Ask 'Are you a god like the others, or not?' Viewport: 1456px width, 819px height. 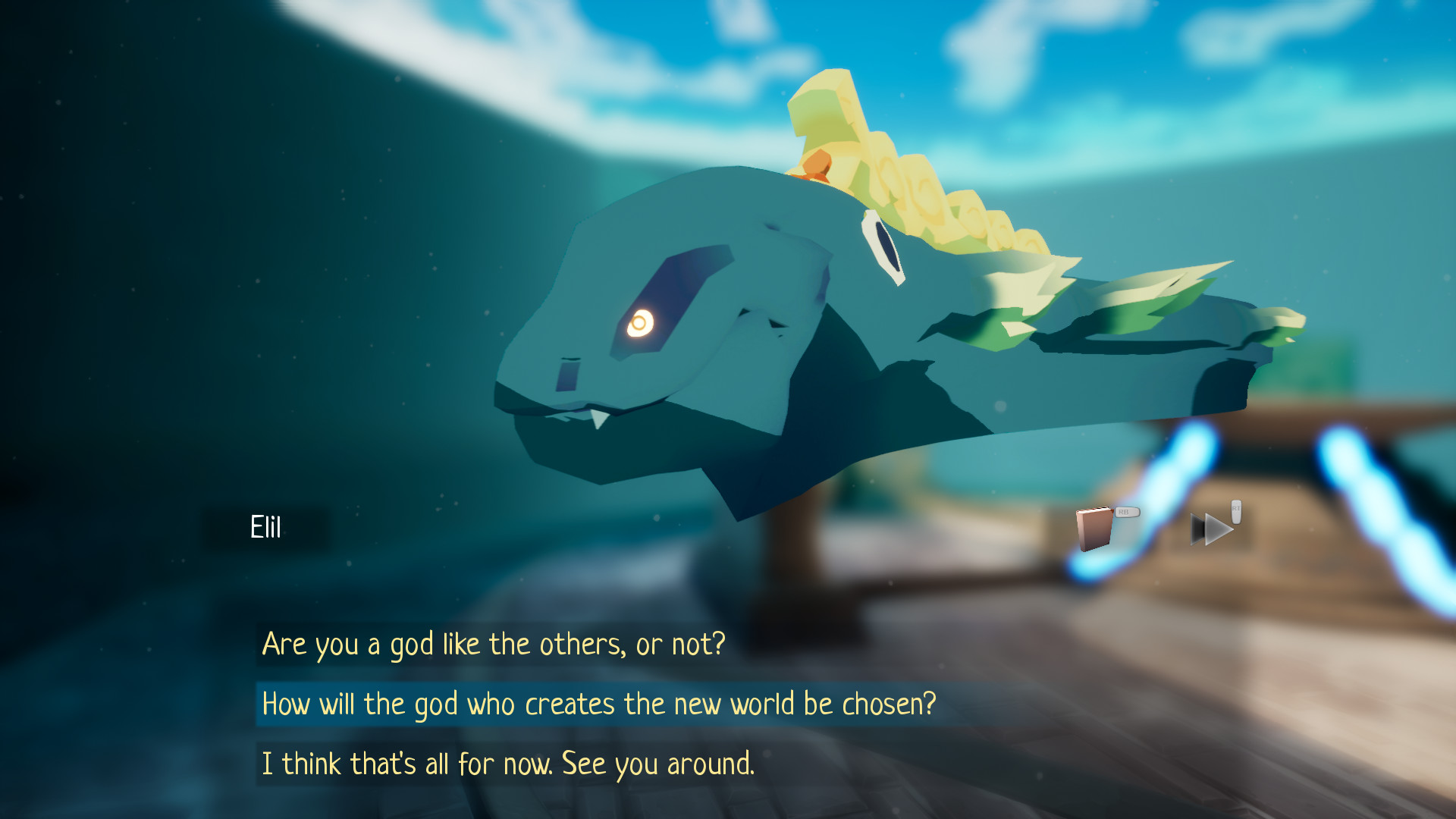point(493,643)
